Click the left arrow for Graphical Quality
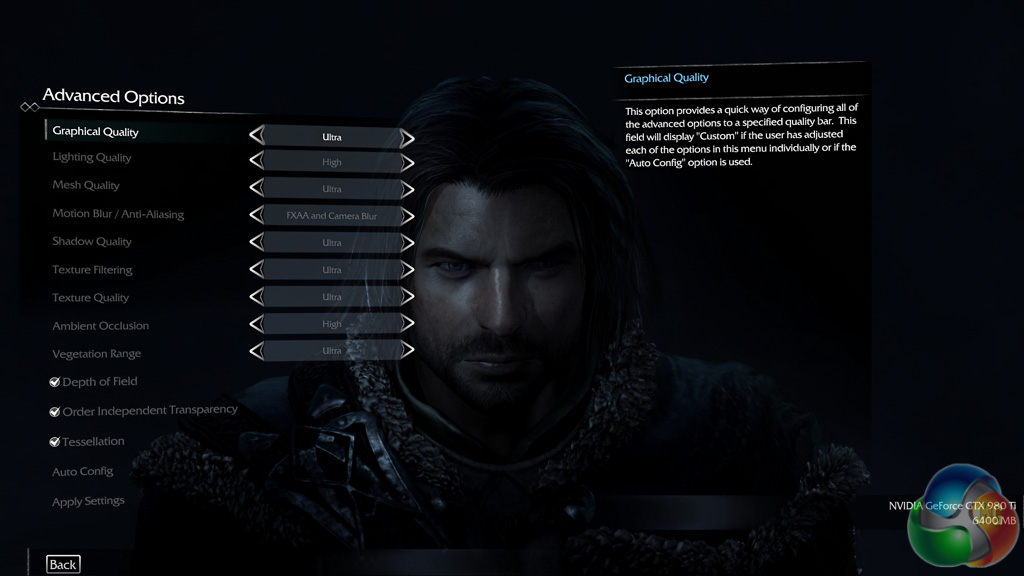 (x=257, y=136)
